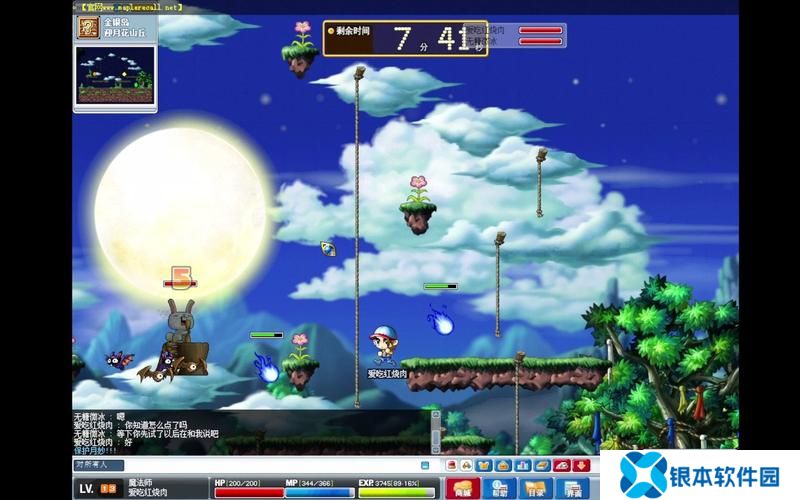
Task: Click the 界面 button in the status bar
Action: point(573,488)
